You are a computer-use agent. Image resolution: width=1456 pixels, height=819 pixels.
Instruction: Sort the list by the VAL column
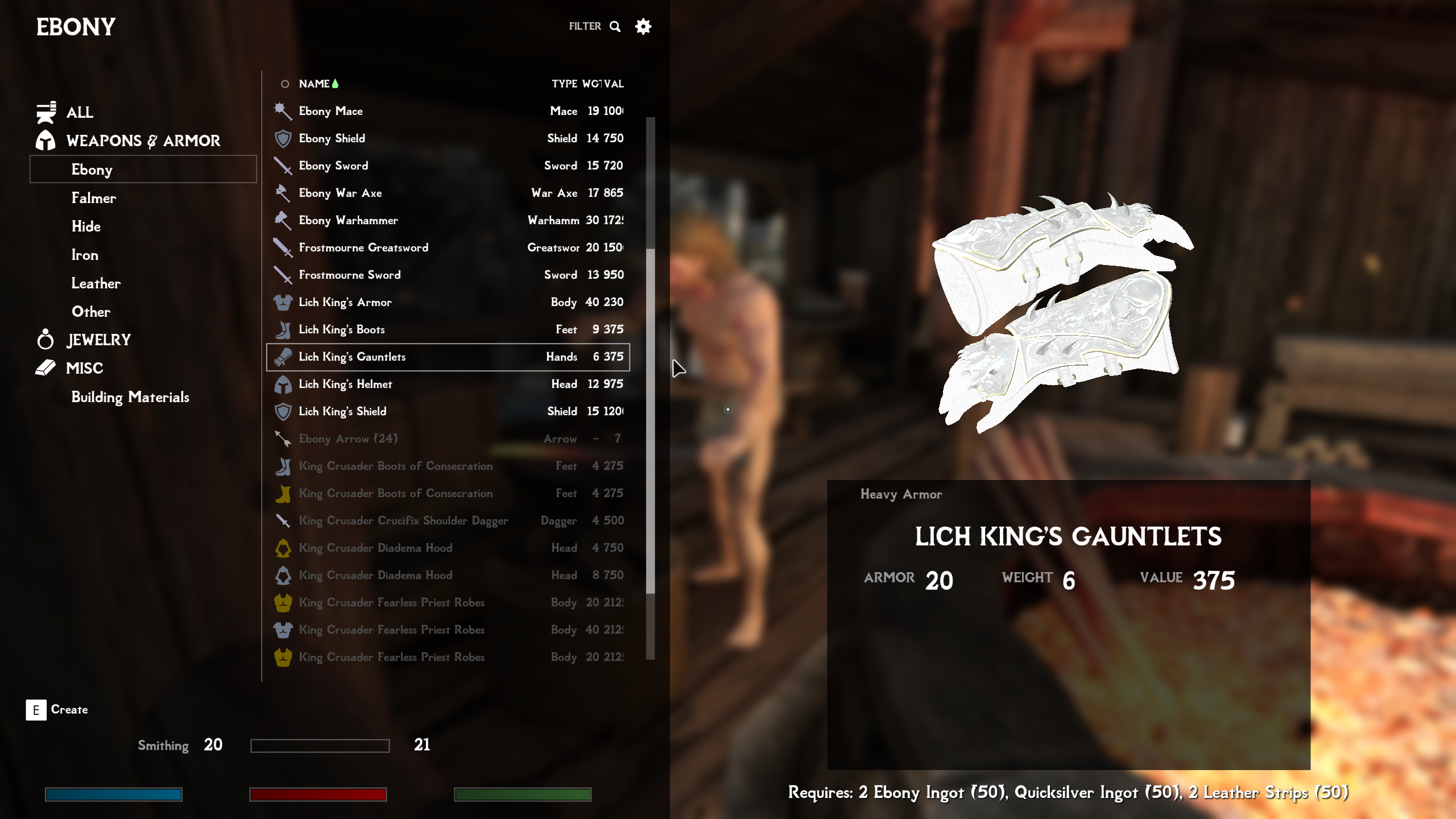click(614, 84)
